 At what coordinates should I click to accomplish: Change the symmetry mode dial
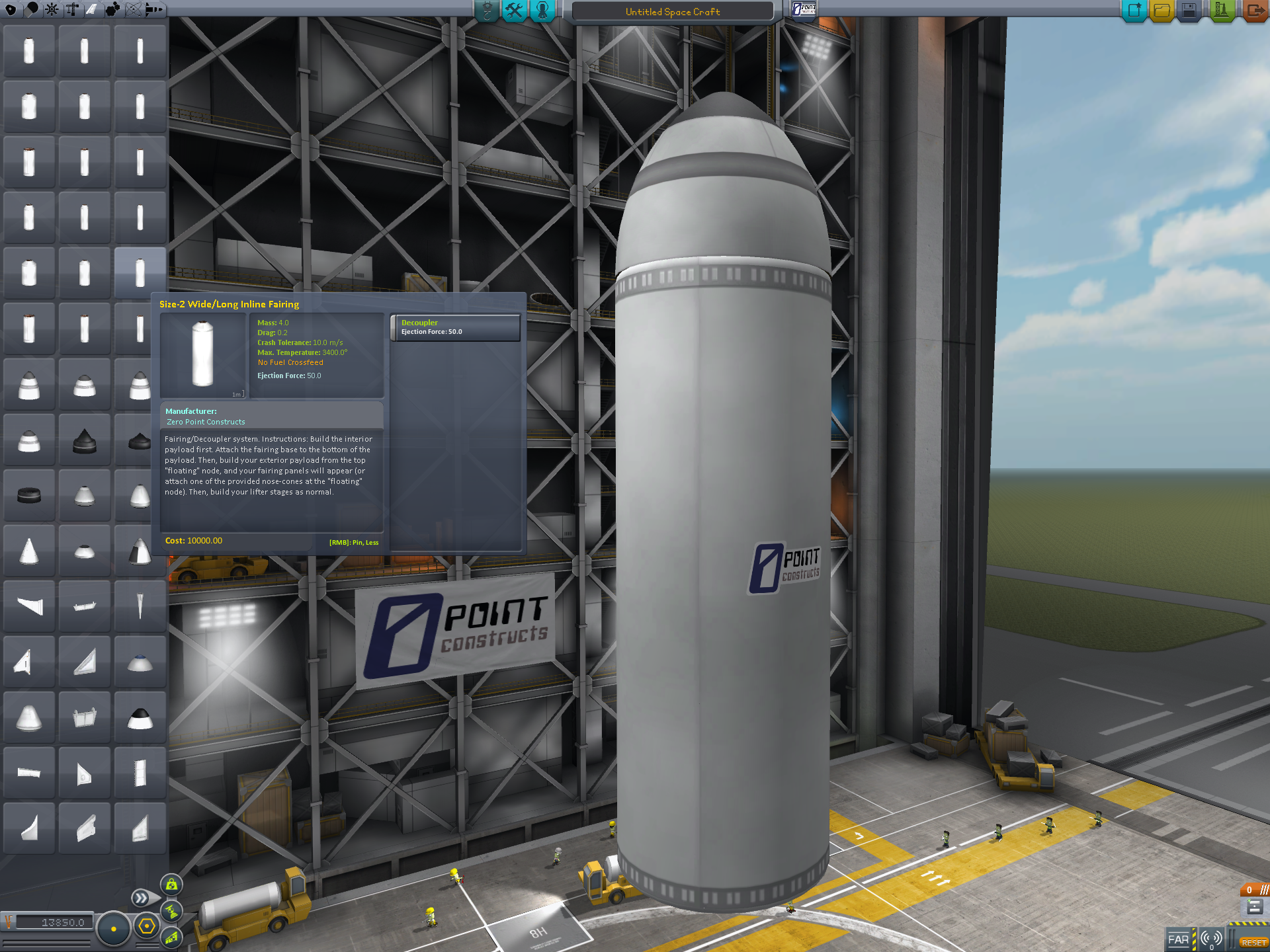[114, 929]
